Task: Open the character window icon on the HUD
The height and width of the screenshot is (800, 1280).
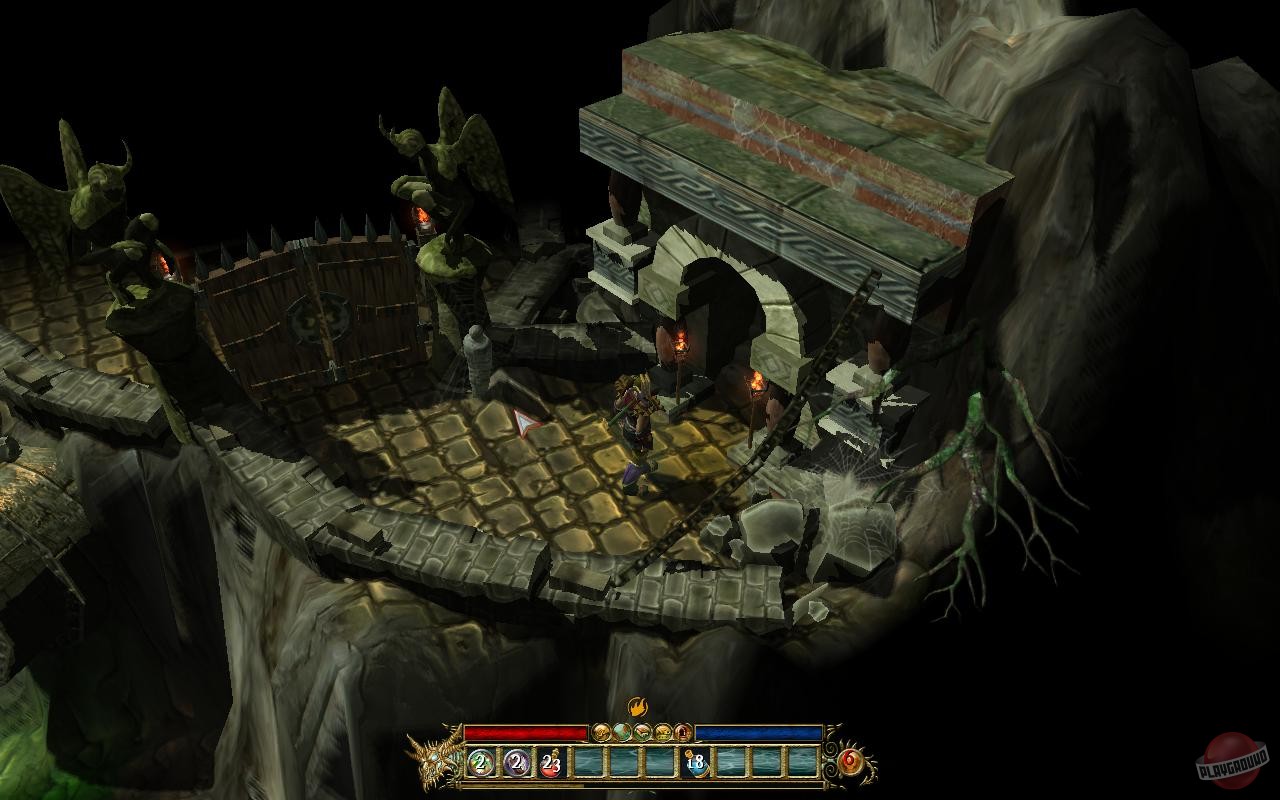Action: [600, 731]
